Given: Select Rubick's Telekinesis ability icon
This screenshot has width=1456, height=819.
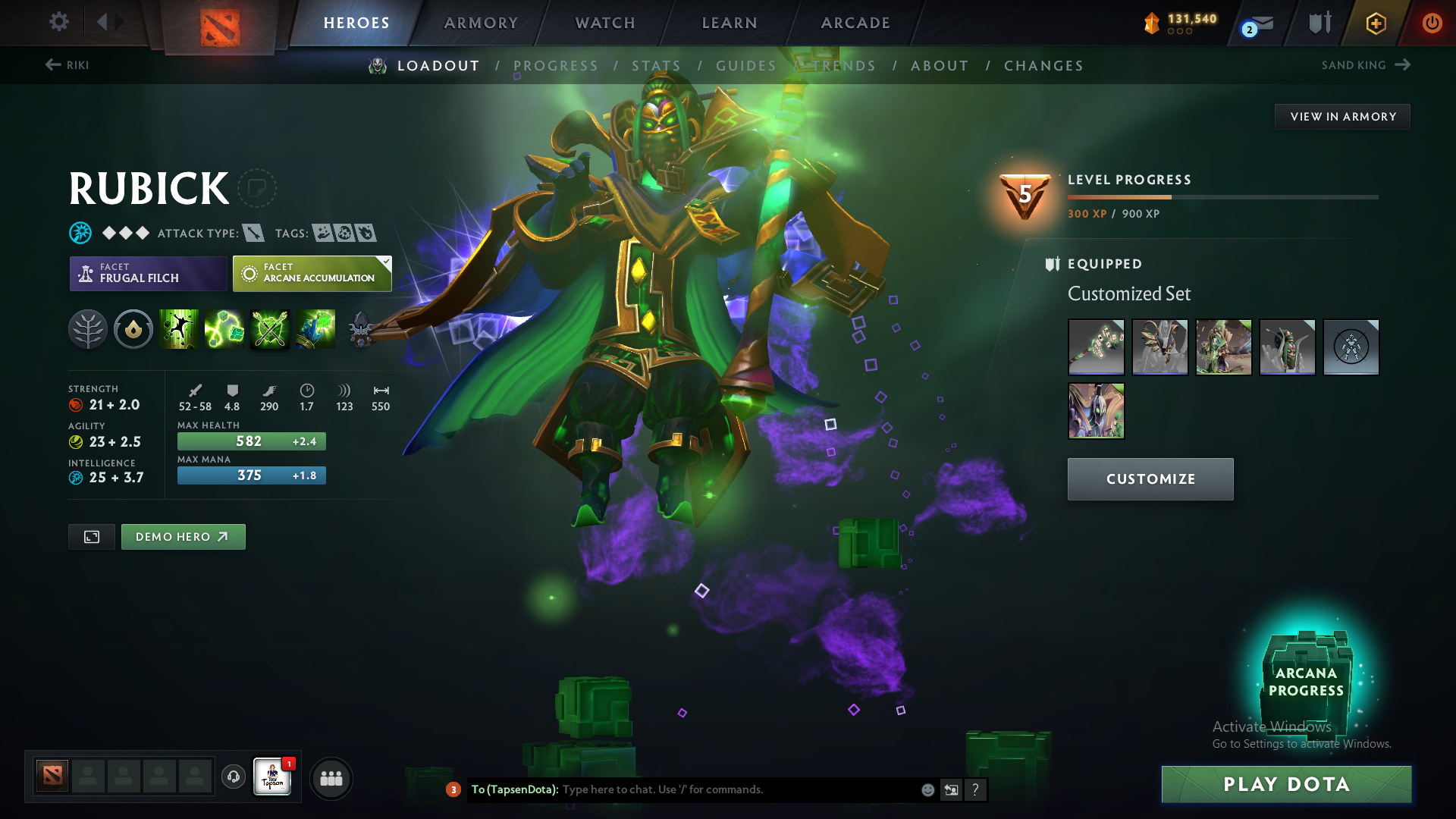Looking at the screenshot, I should click(x=179, y=329).
